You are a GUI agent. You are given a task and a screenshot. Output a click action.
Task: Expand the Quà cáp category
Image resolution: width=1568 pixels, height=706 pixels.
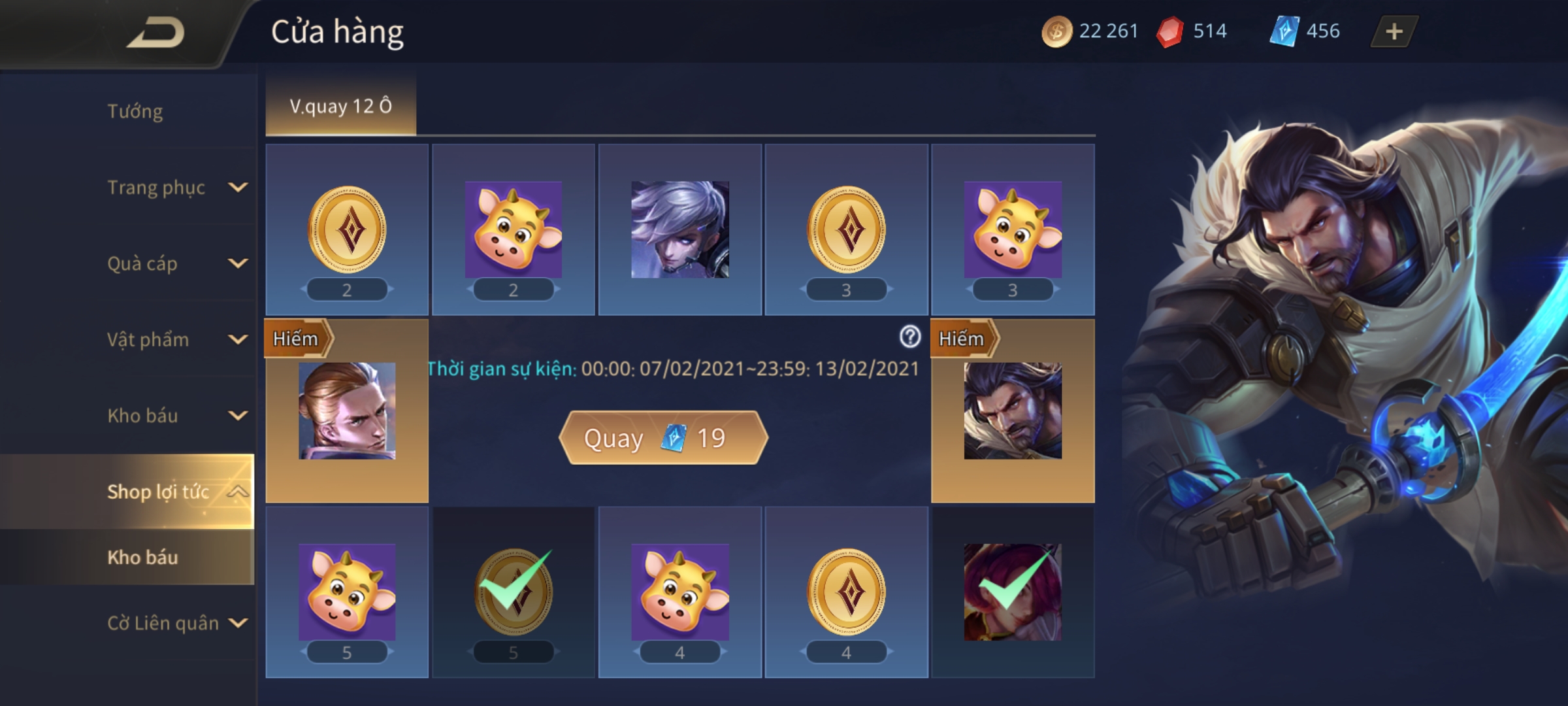pyautogui.click(x=238, y=263)
